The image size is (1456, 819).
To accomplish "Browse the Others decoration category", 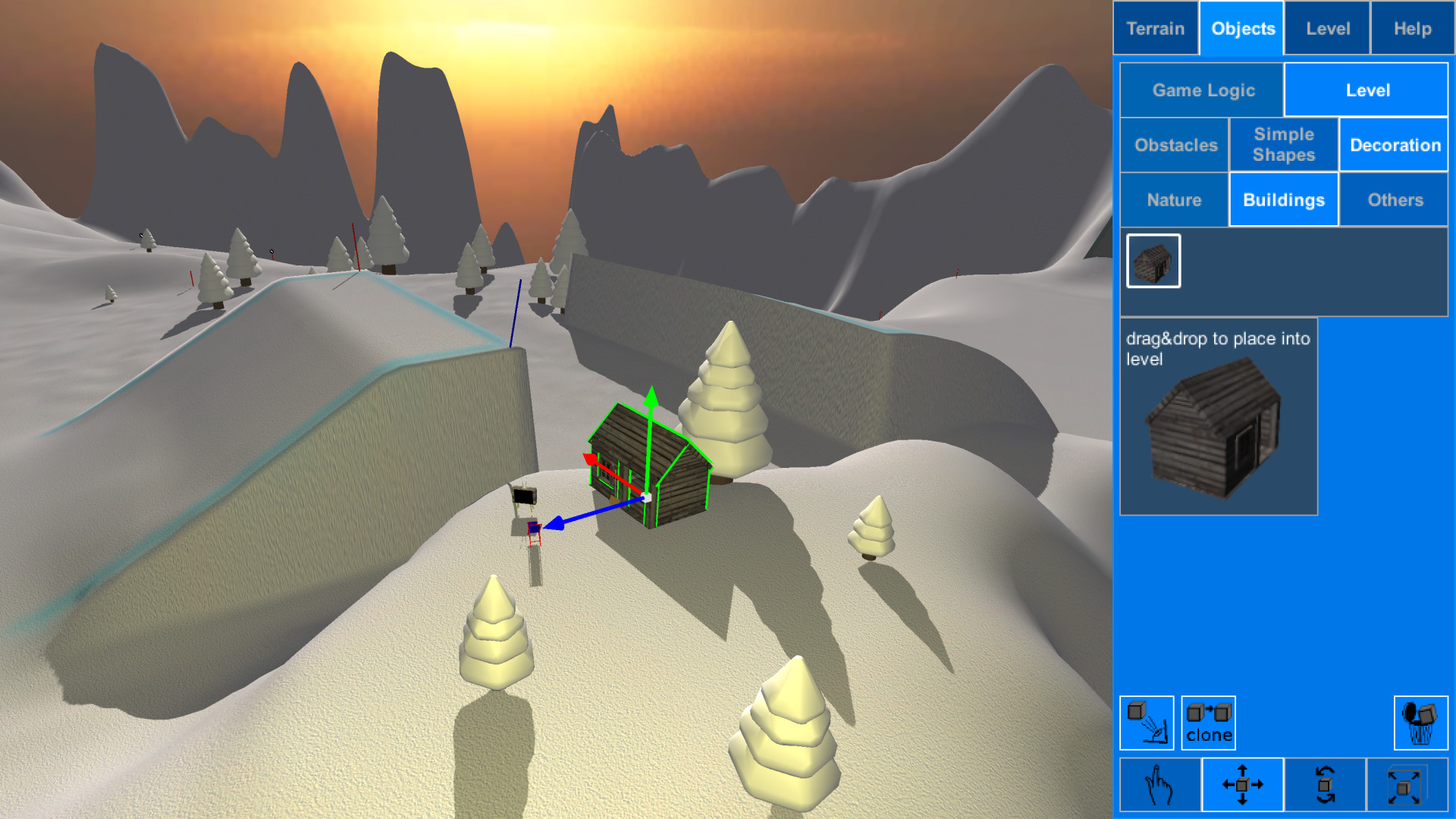I will point(1395,199).
